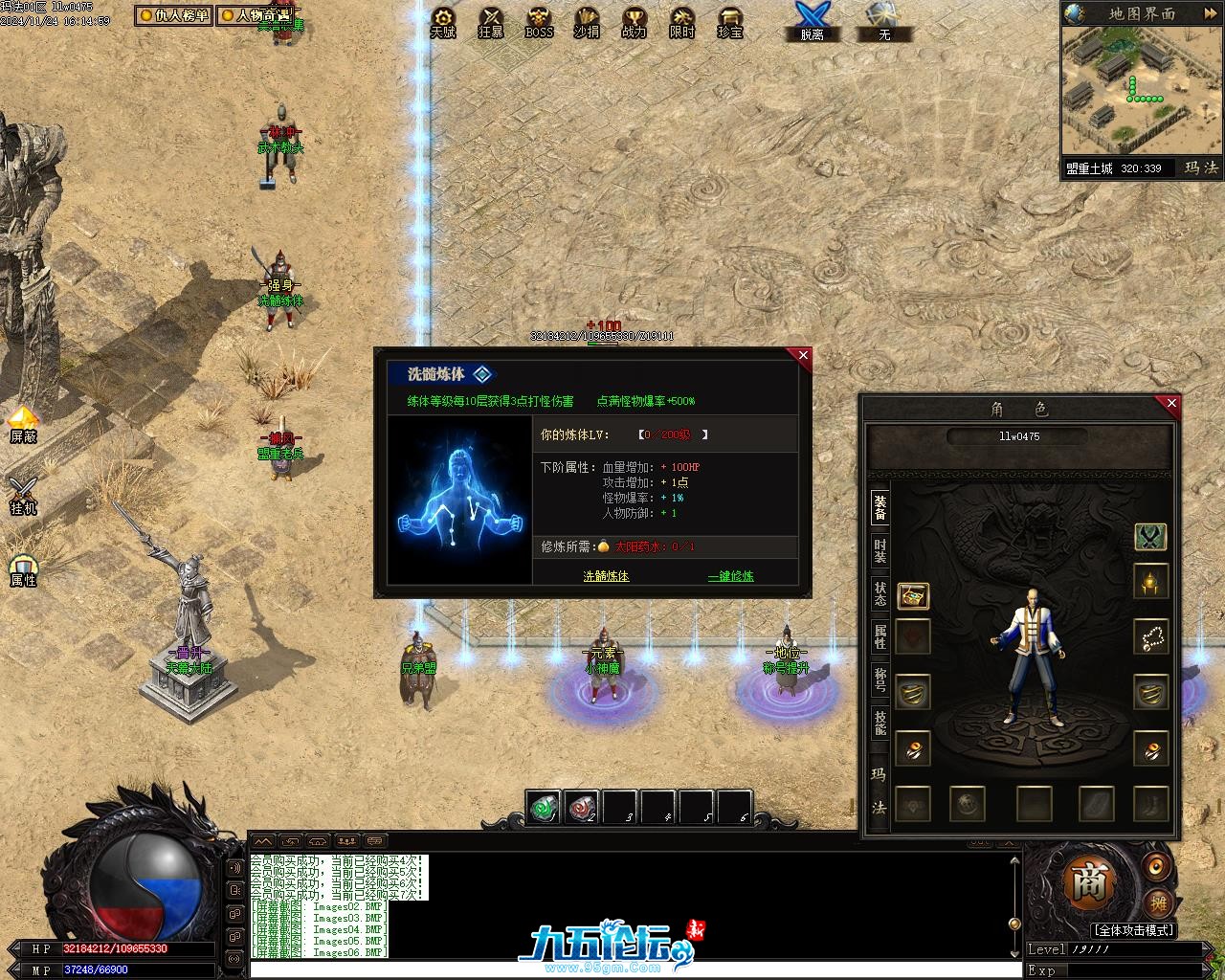This screenshot has width=1225, height=980.
Task: Open the 摊 stall button
Action: pos(1158,902)
